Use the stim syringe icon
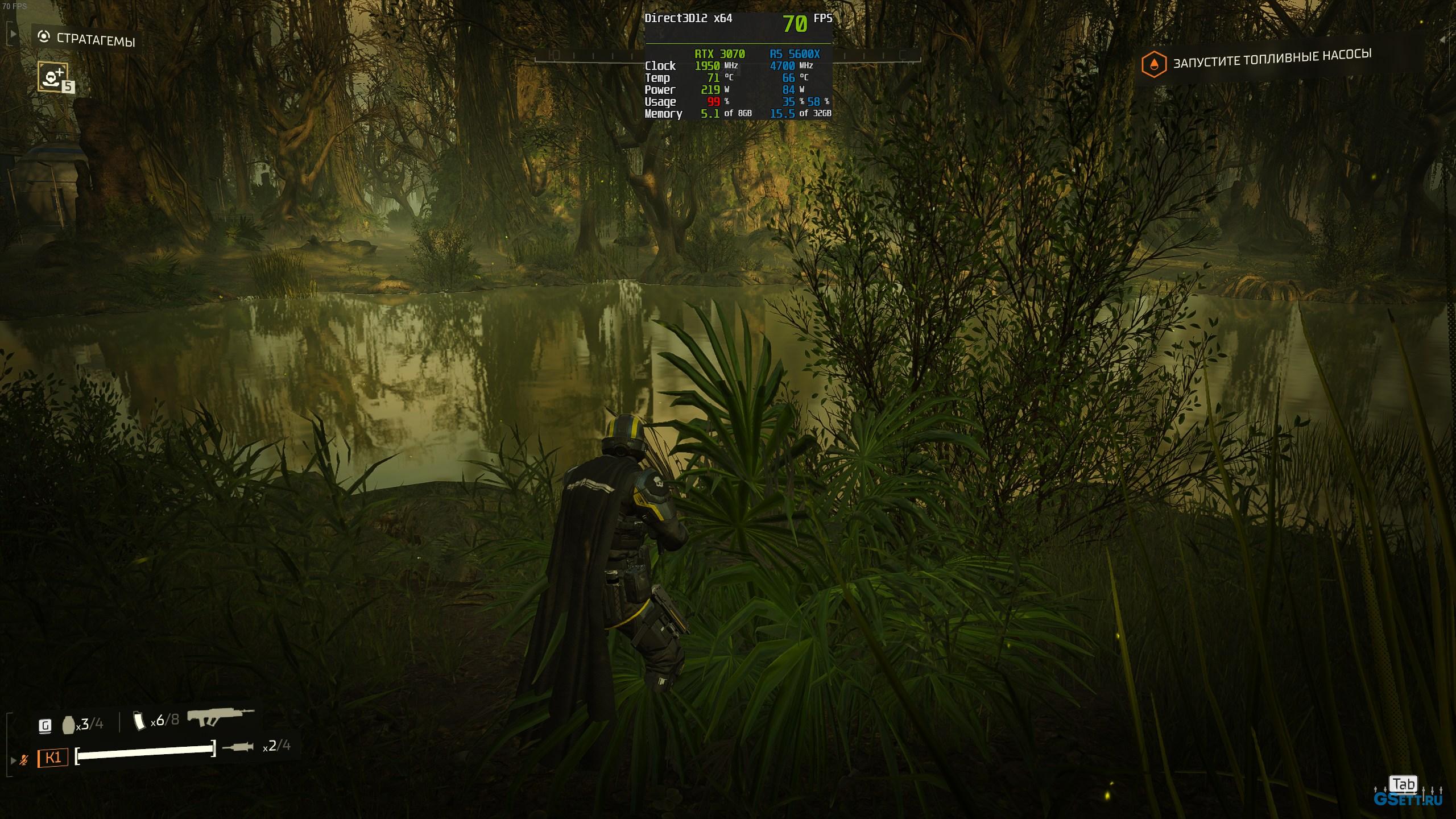 tap(238, 747)
